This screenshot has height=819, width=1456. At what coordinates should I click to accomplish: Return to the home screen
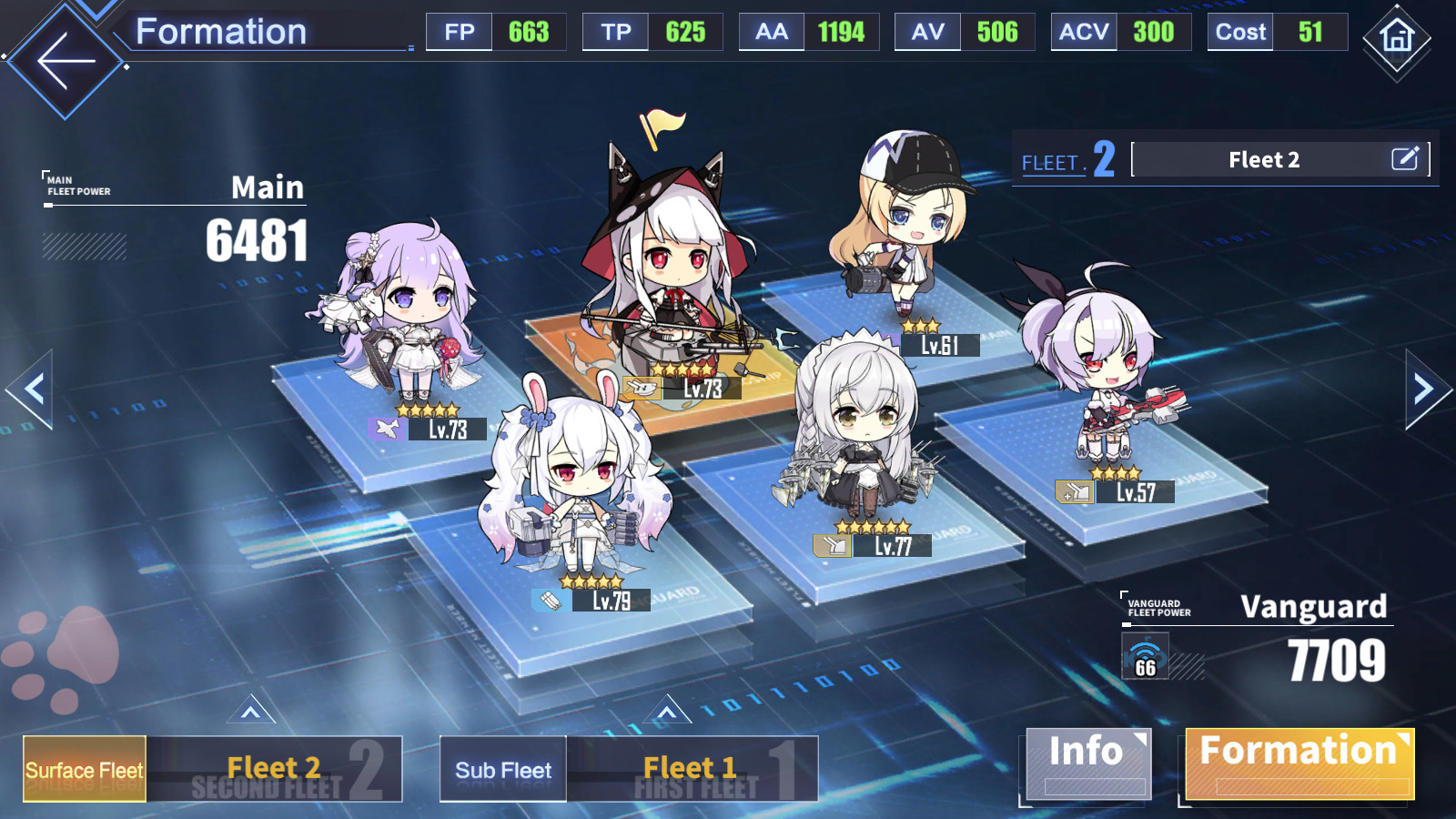[x=1396, y=38]
